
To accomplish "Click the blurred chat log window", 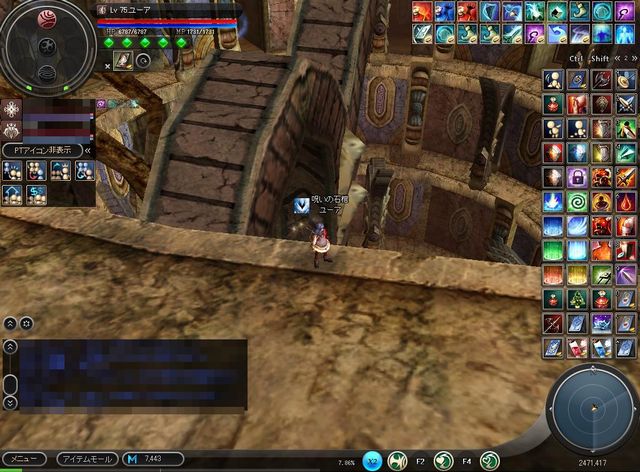I will [132, 374].
